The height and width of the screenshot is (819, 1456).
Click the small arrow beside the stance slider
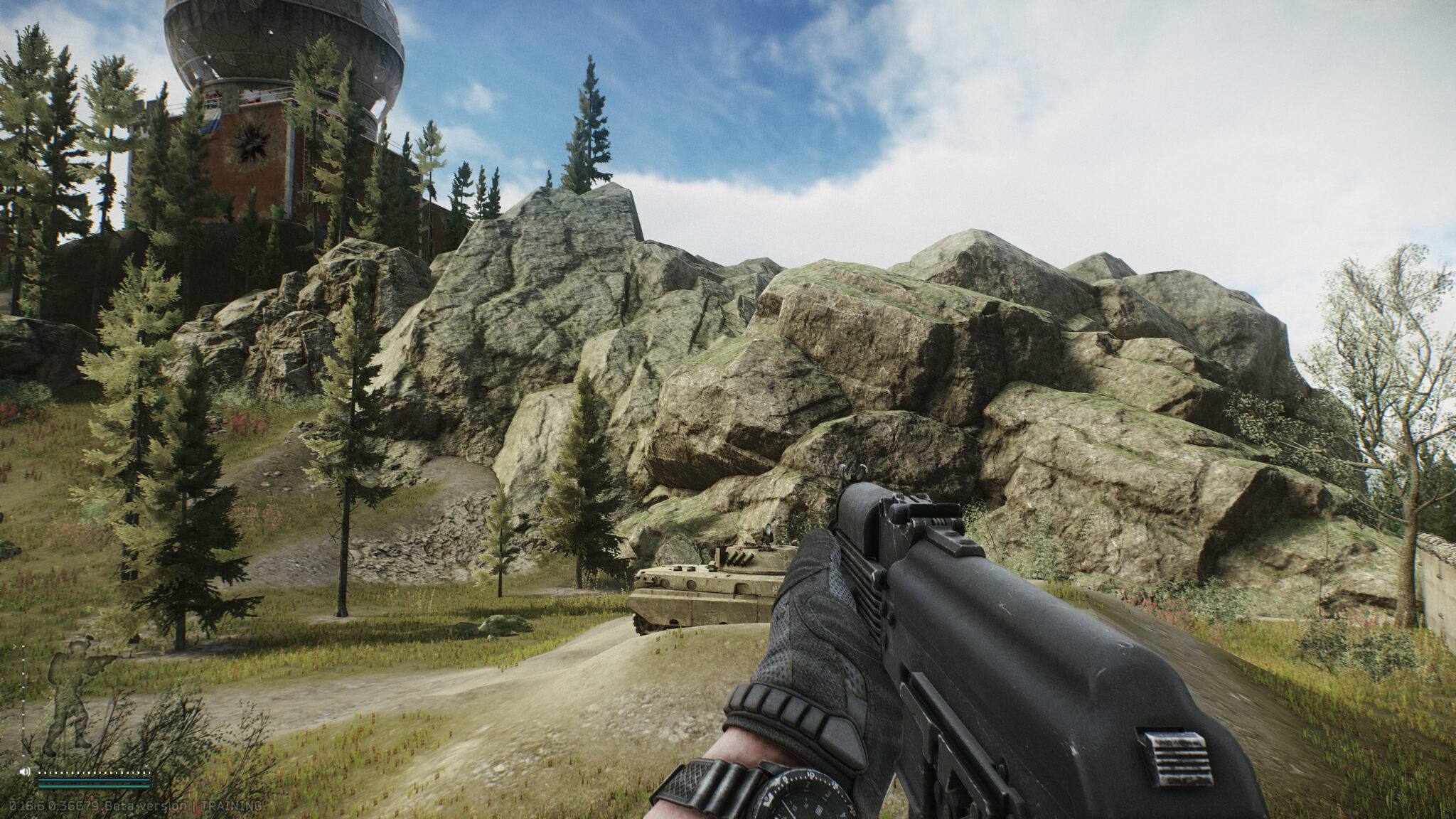click(15, 646)
